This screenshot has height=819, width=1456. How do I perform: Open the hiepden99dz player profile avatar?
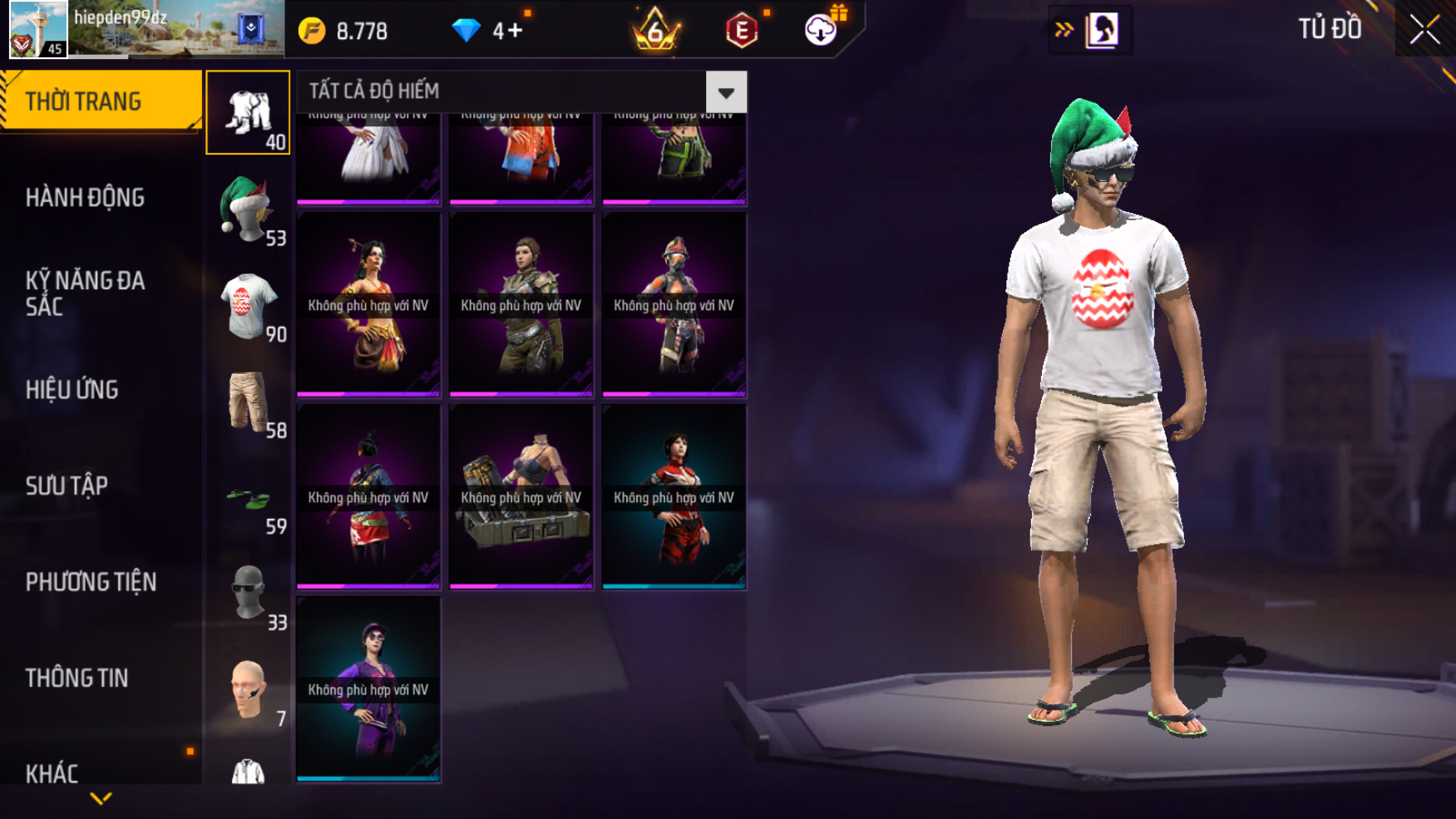[38, 29]
